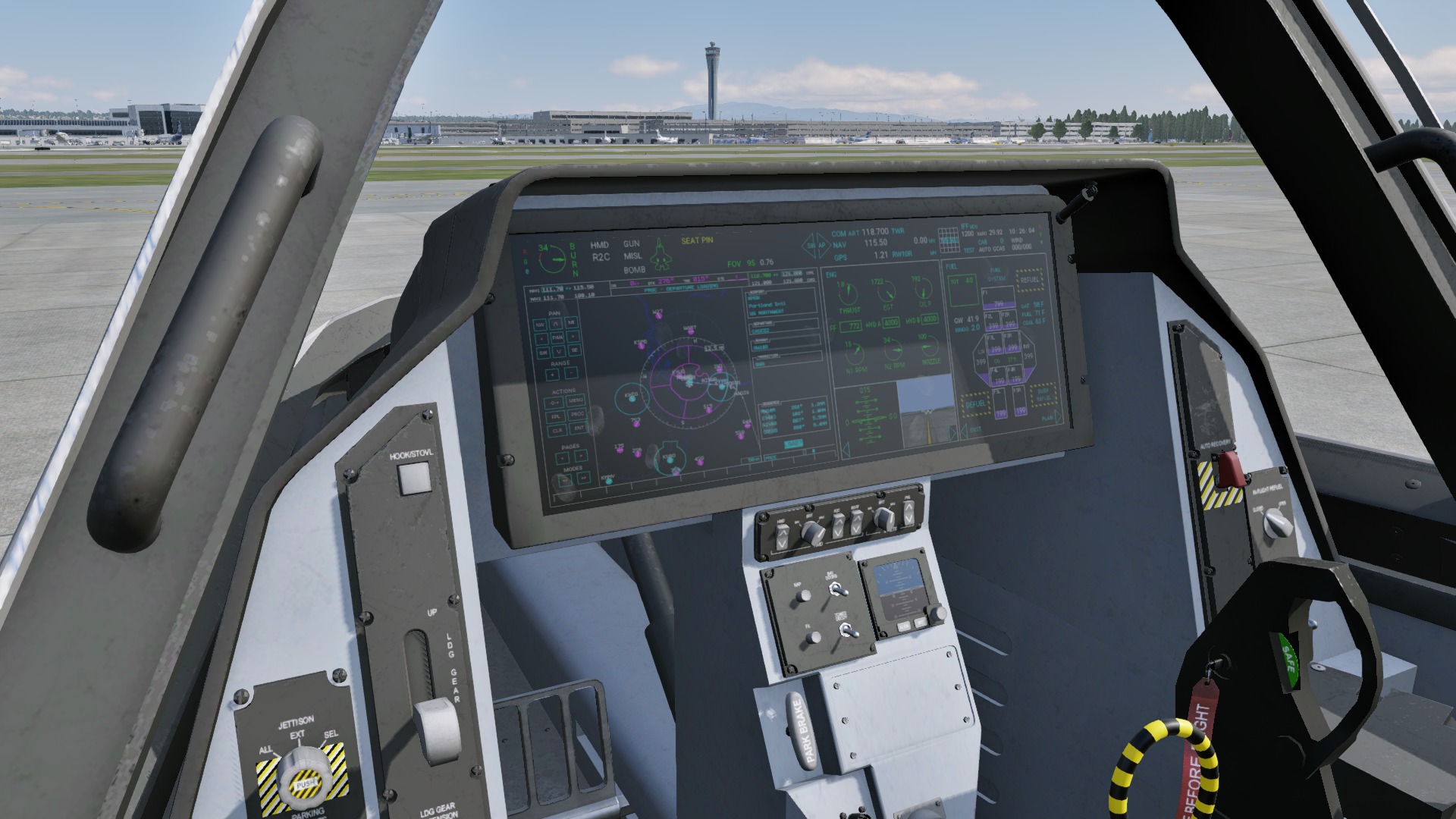1456x819 pixels.
Task: Click the RANGE minus button
Action: [570, 373]
